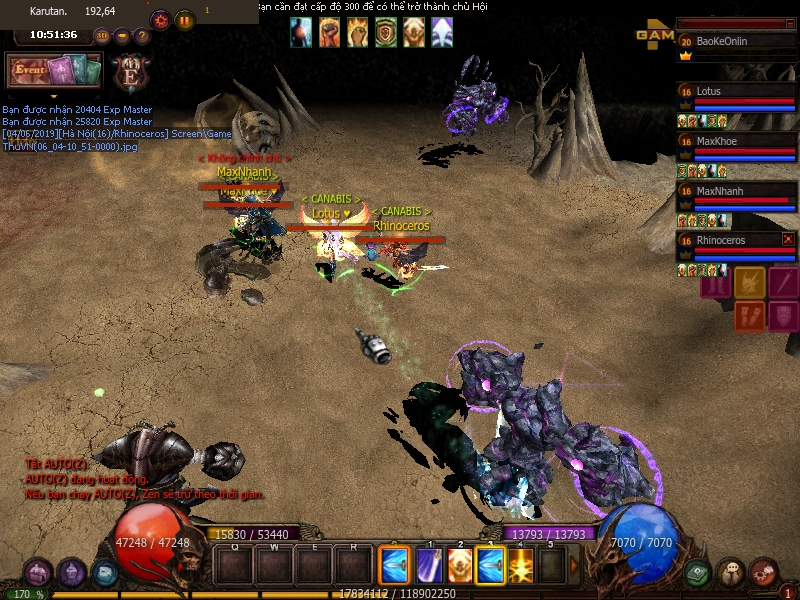800x600 pixels.
Task: Activate the purple slash skill in slot 1
Action: pos(429,566)
